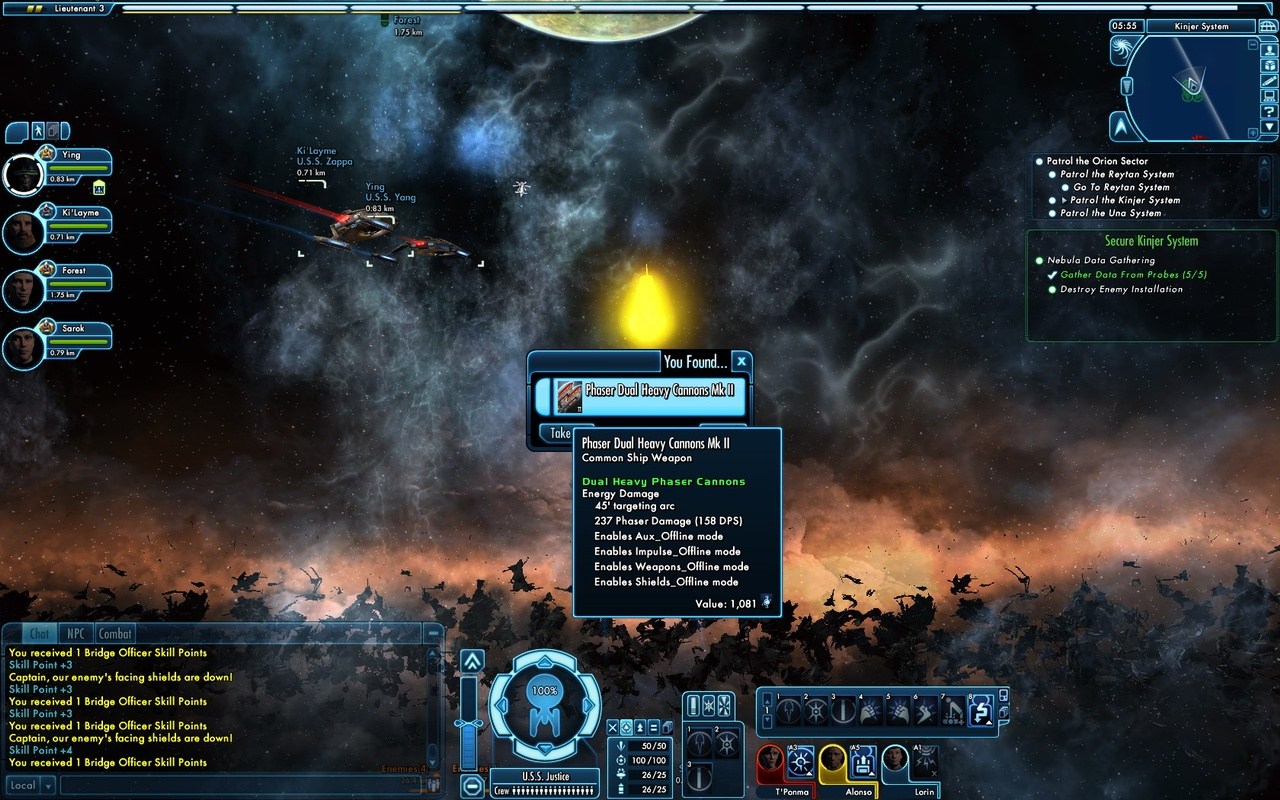Activate Lorin's bridge officer ability
1280x800 pixels.
(x=924, y=763)
